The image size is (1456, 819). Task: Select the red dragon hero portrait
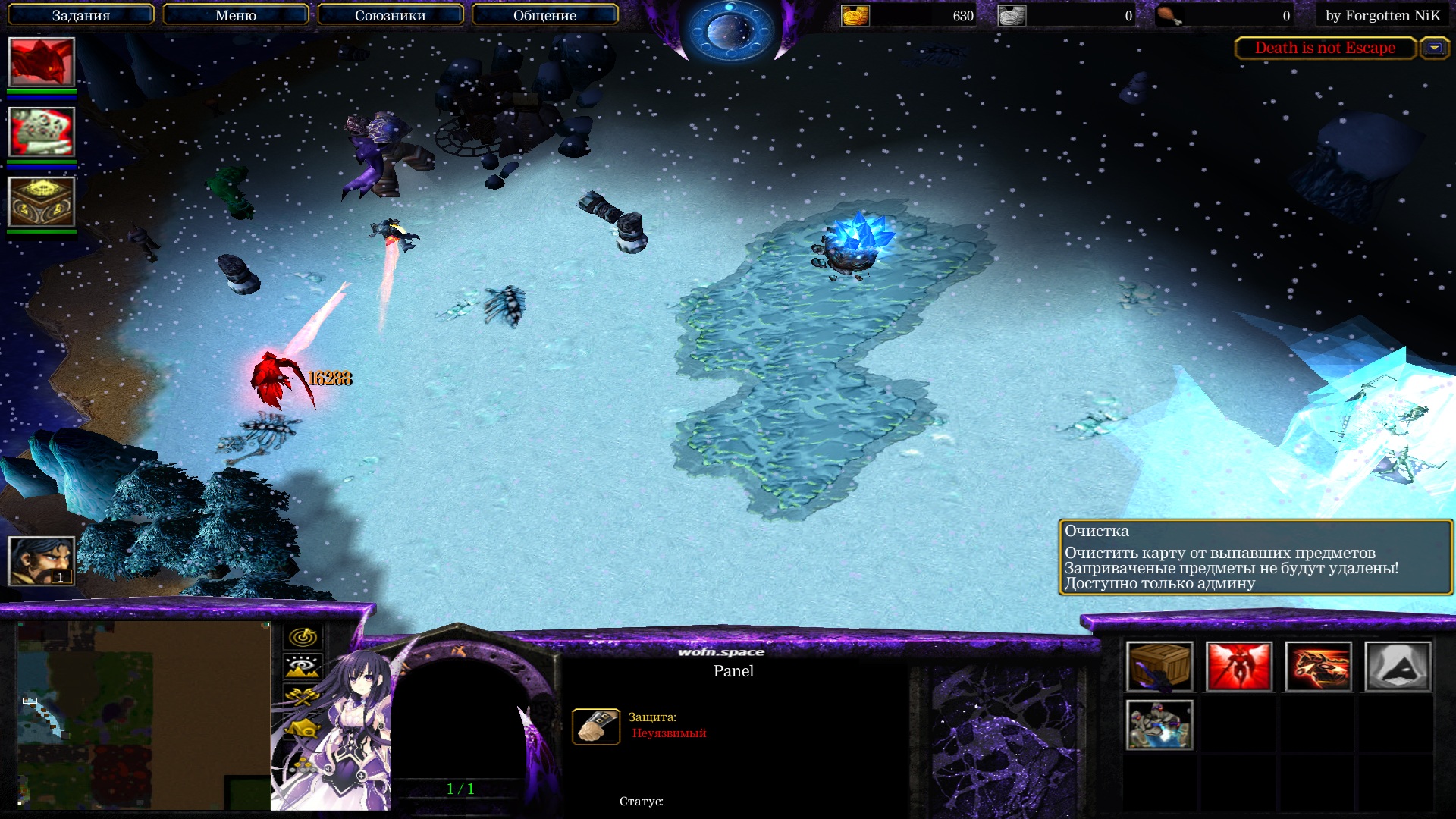42,62
